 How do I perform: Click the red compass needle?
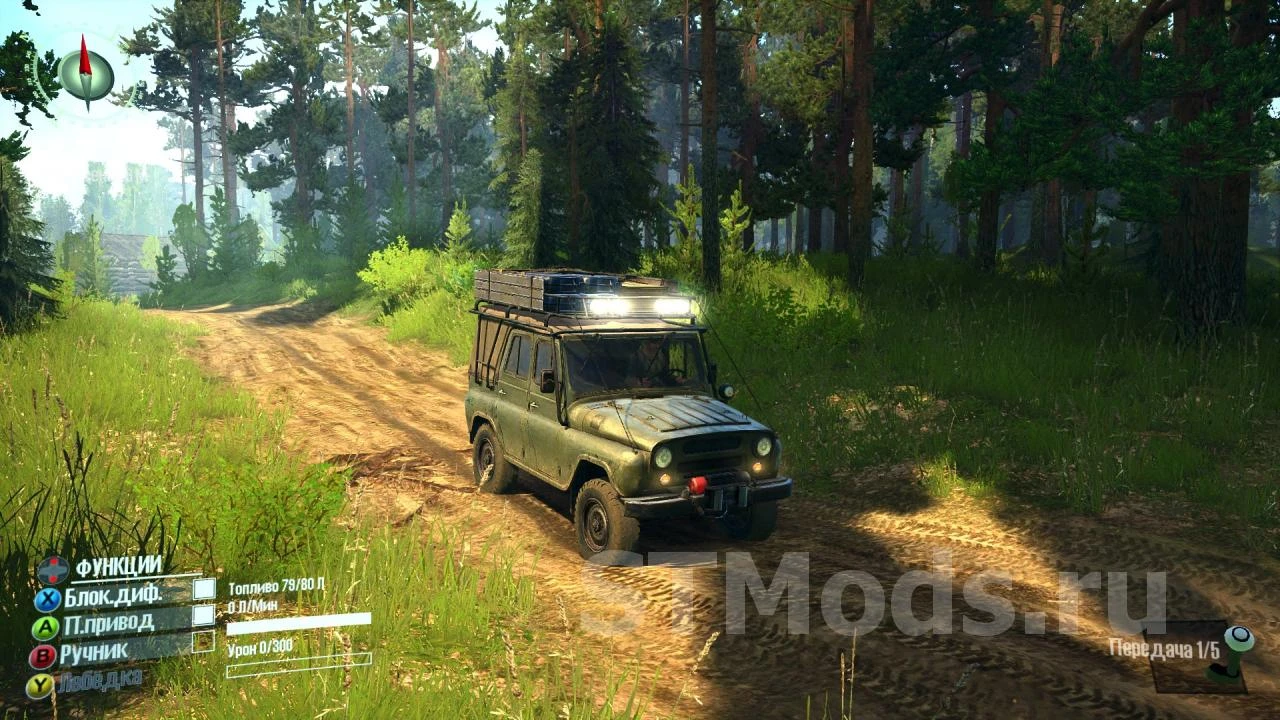pyautogui.click(x=84, y=58)
